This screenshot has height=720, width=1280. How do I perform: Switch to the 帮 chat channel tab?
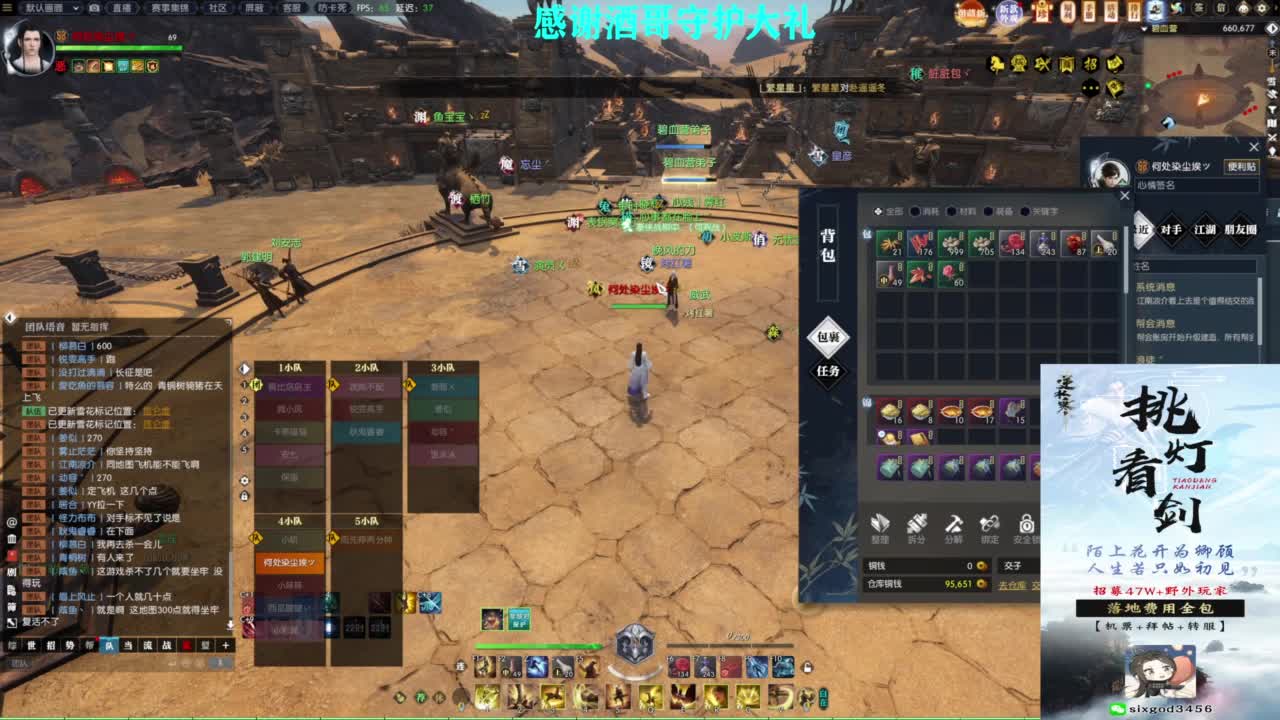[x=88, y=646]
